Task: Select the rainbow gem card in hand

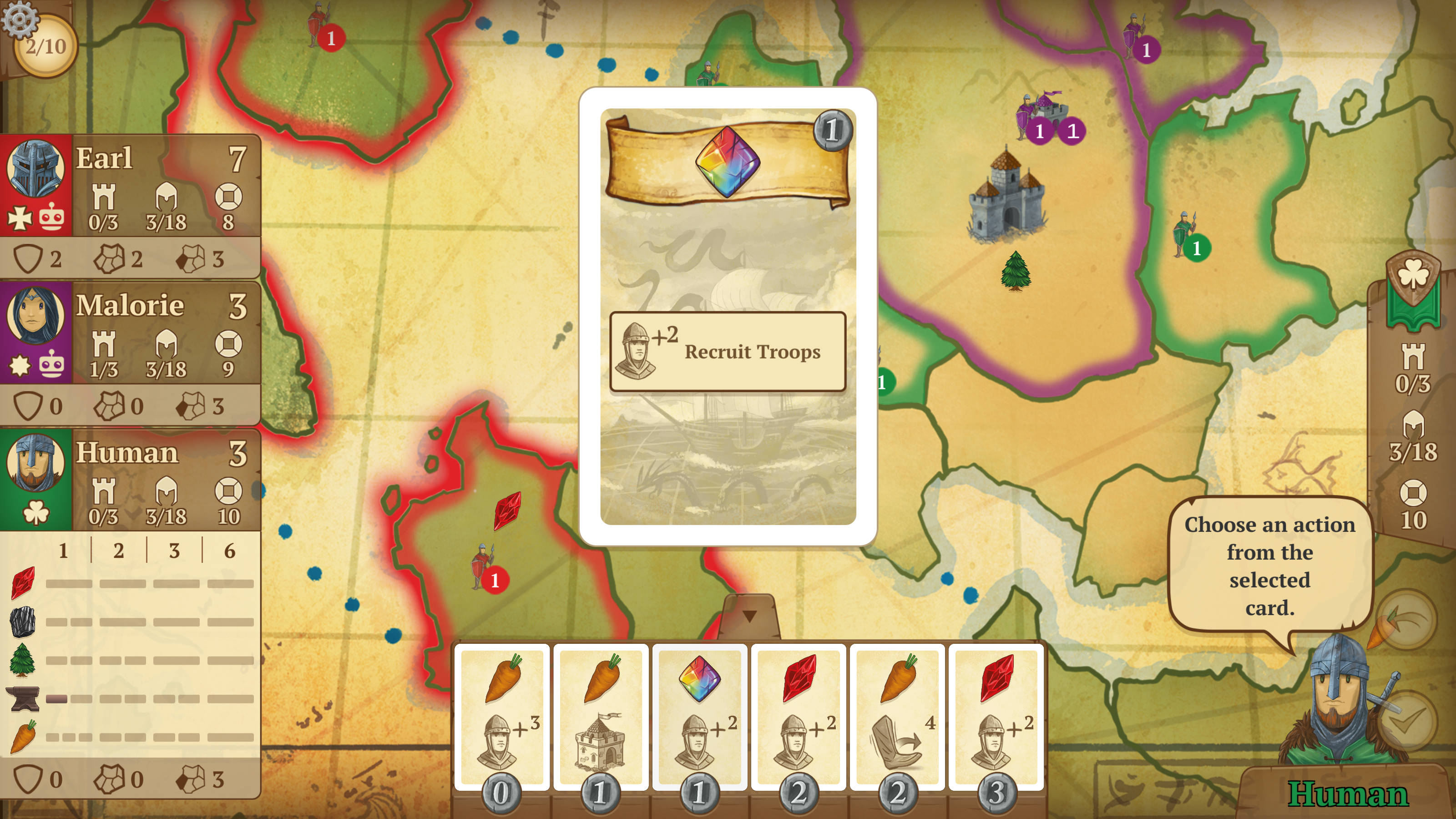Action: (x=699, y=716)
